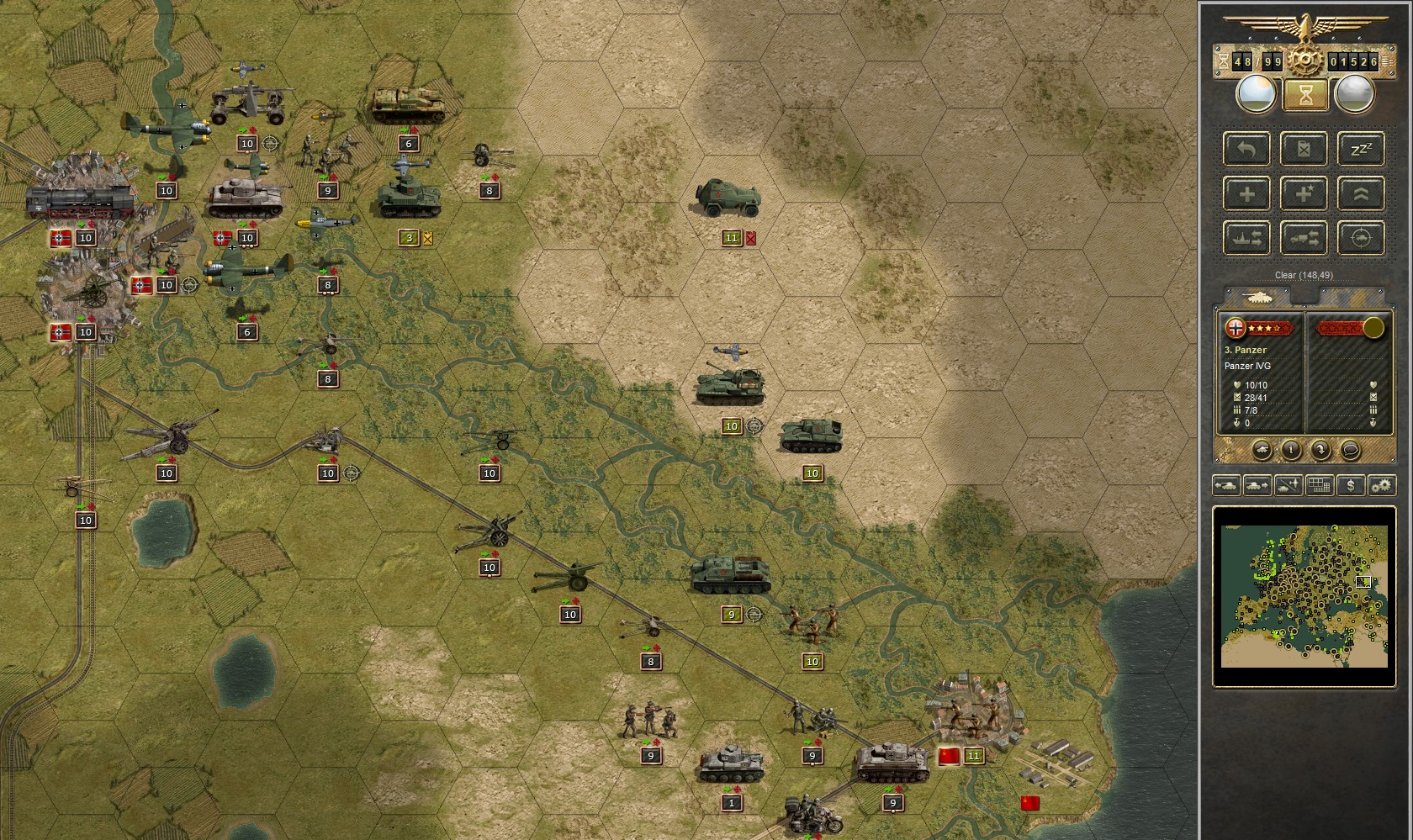Viewport: 1413px width, 840px height.
Task: Resupply the unit using the jerrycan icon
Action: (x=1305, y=149)
